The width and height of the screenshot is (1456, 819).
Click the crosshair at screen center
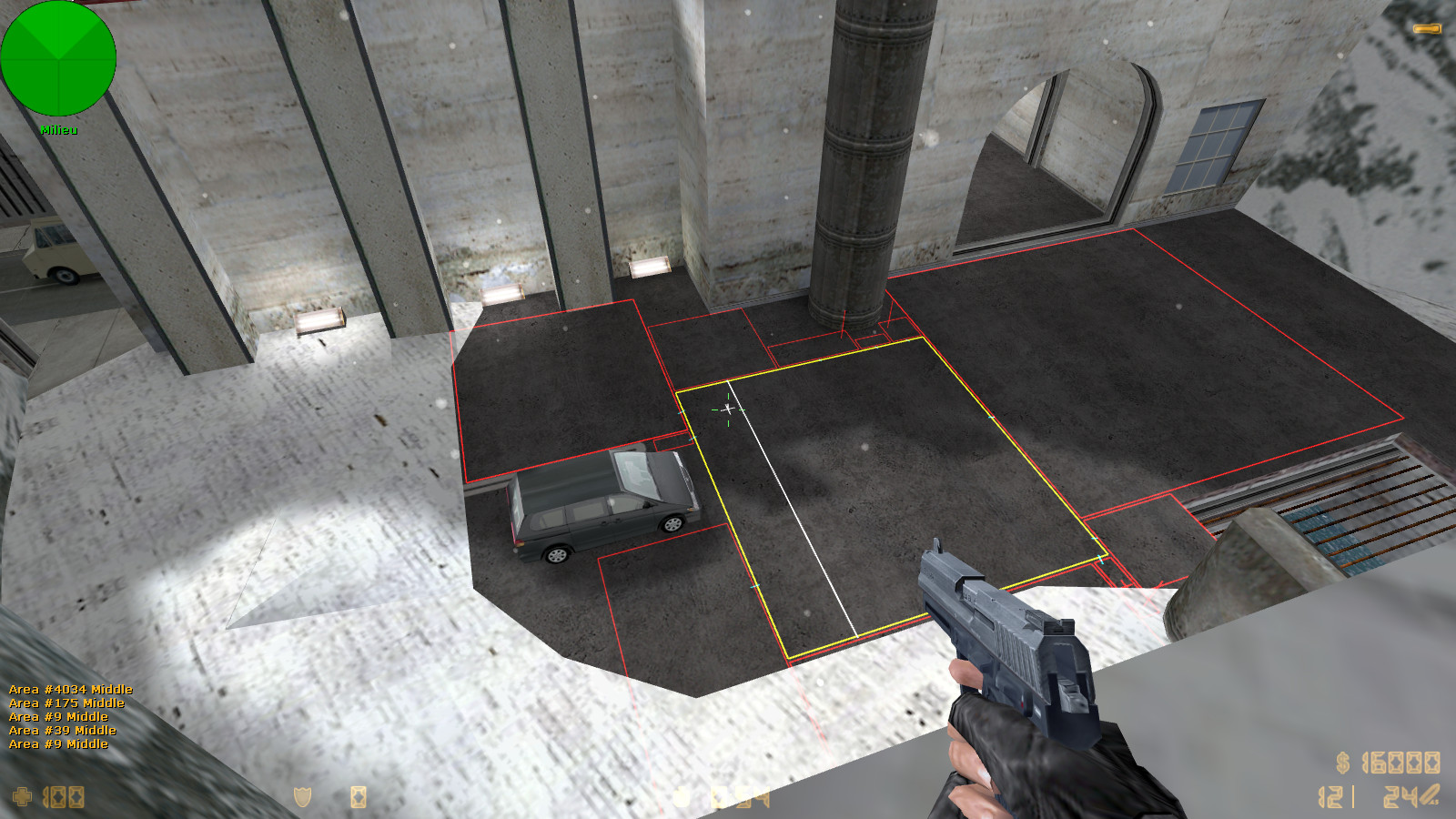click(728, 411)
